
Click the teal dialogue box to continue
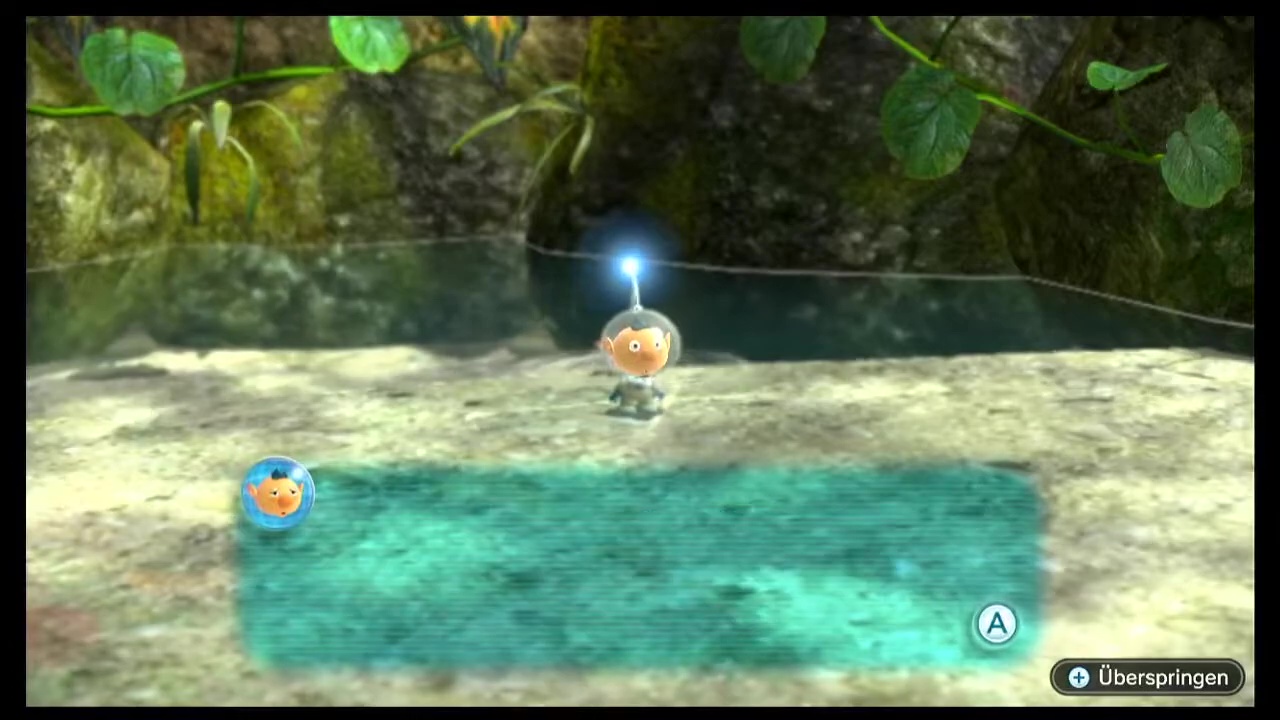[x=640, y=567]
